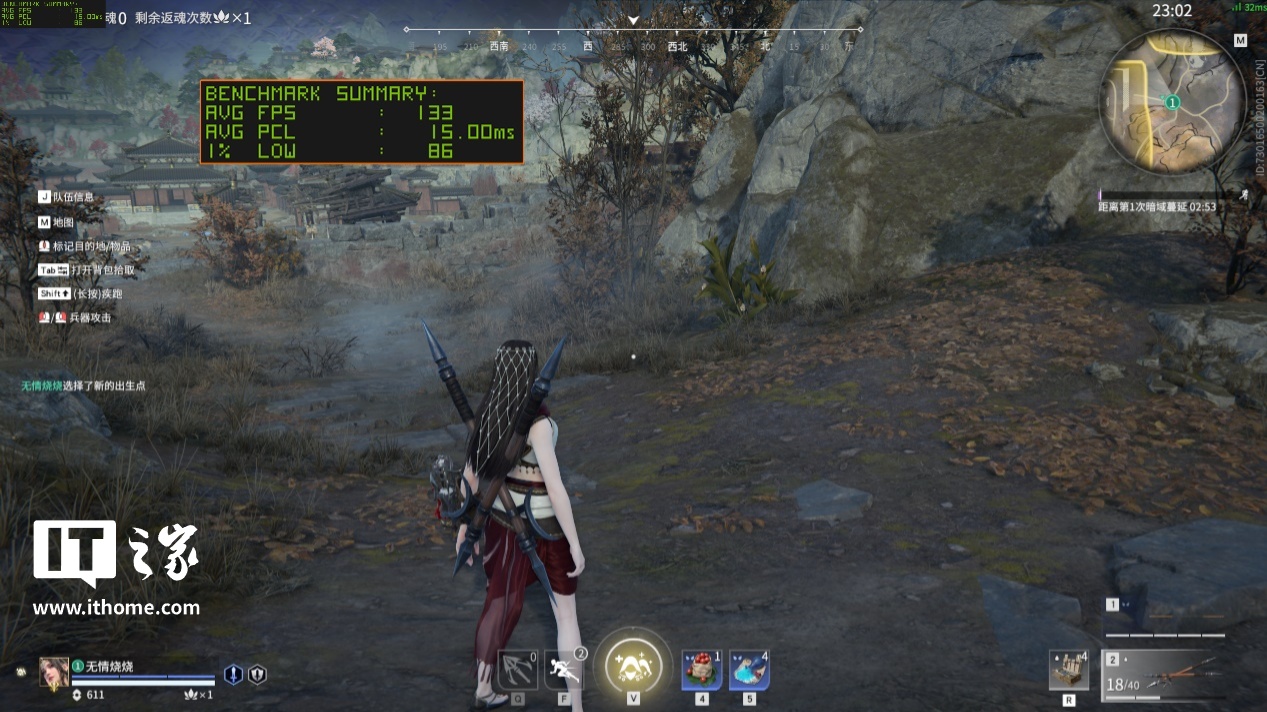Click the green teammate marker on minimap
The width and height of the screenshot is (1267, 712).
coord(1172,102)
